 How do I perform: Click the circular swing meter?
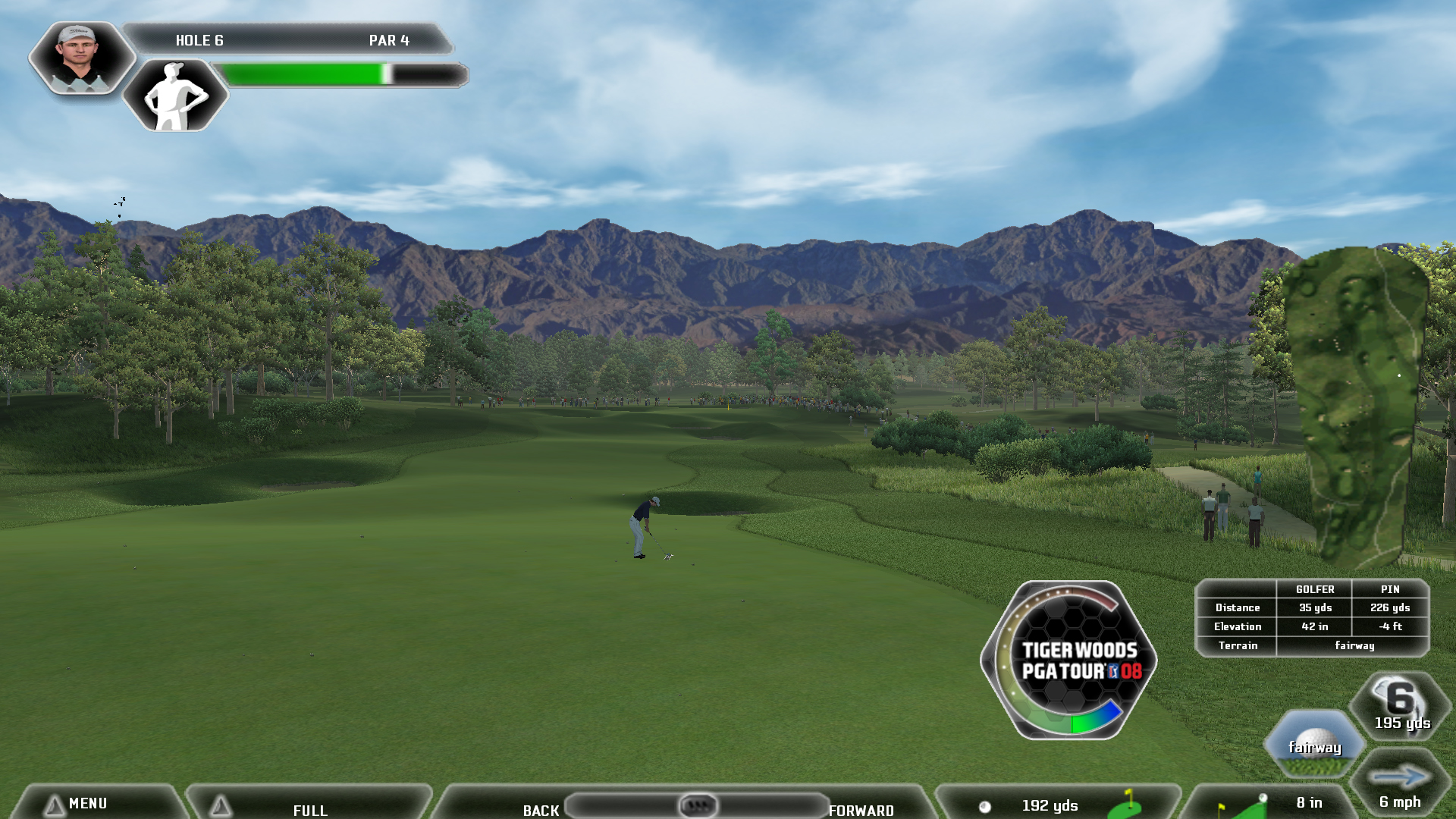coord(1068,660)
